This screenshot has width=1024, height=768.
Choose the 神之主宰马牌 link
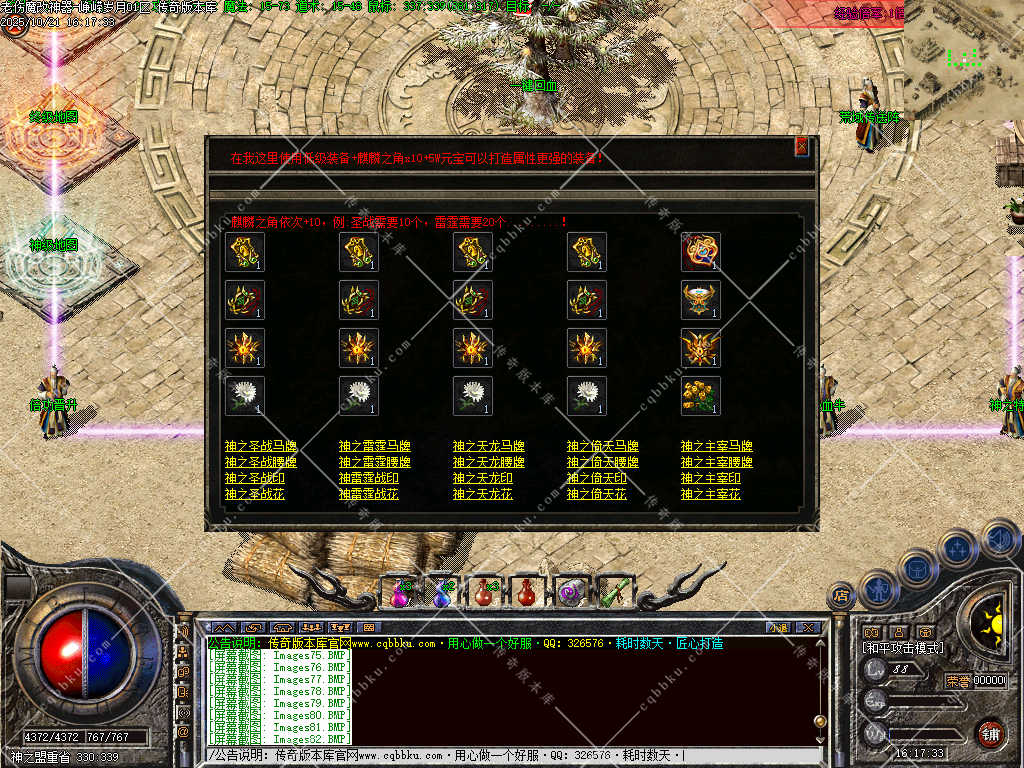tap(717, 446)
